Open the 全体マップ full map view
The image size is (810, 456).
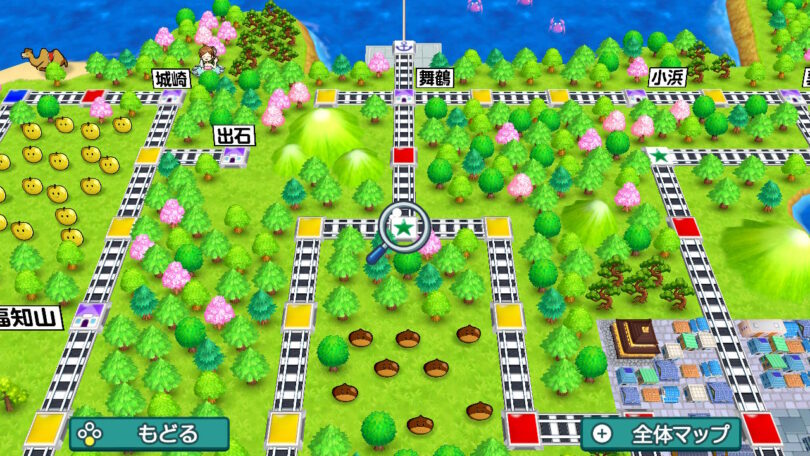pos(660,434)
